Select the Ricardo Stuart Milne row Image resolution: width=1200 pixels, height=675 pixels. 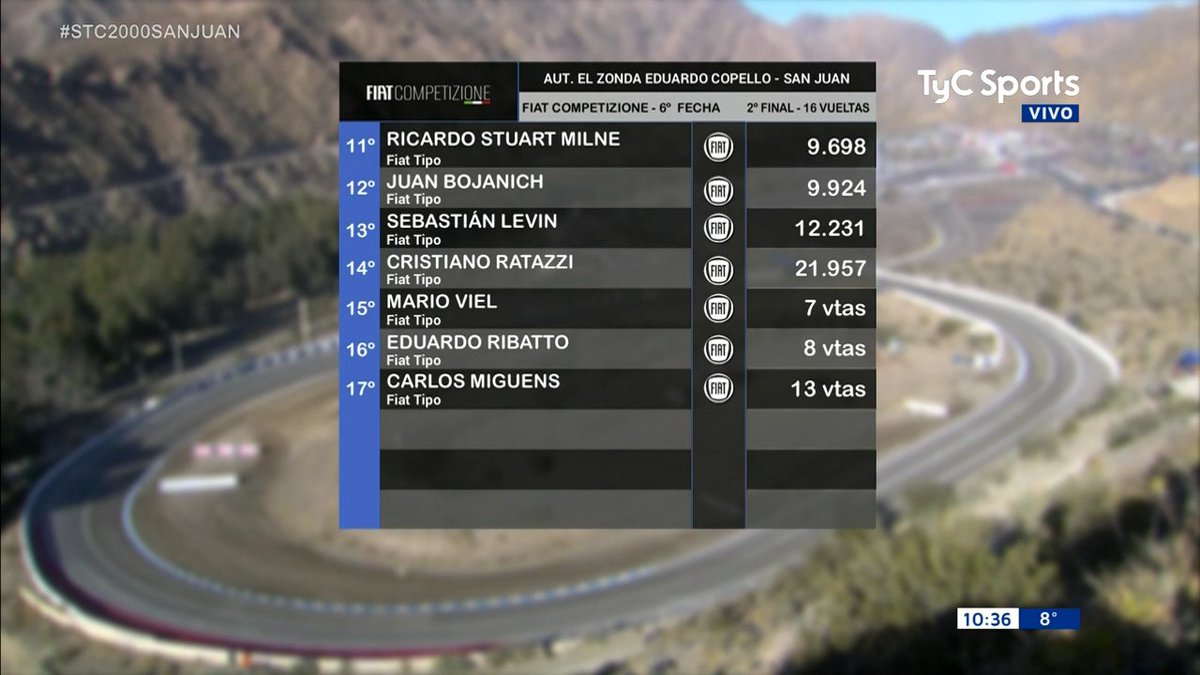click(x=503, y=146)
